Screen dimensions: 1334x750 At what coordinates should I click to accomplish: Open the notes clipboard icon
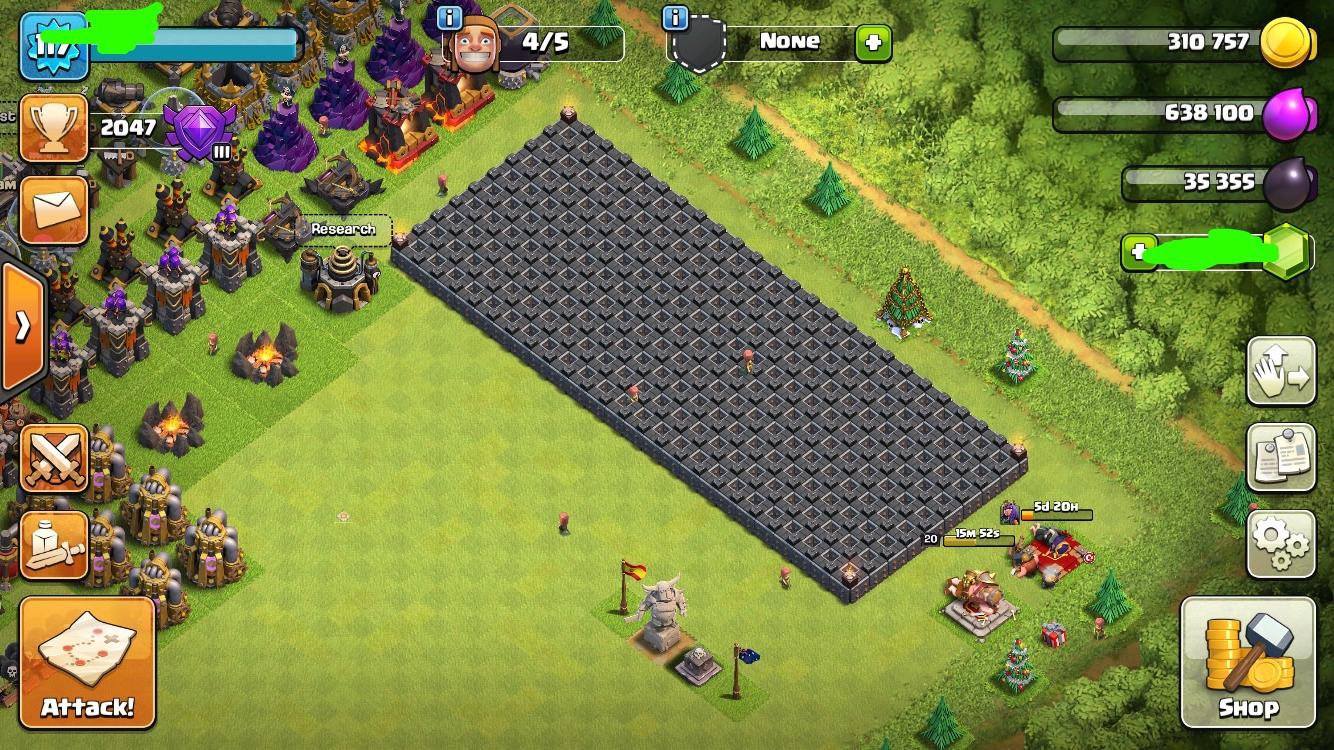1280,457
